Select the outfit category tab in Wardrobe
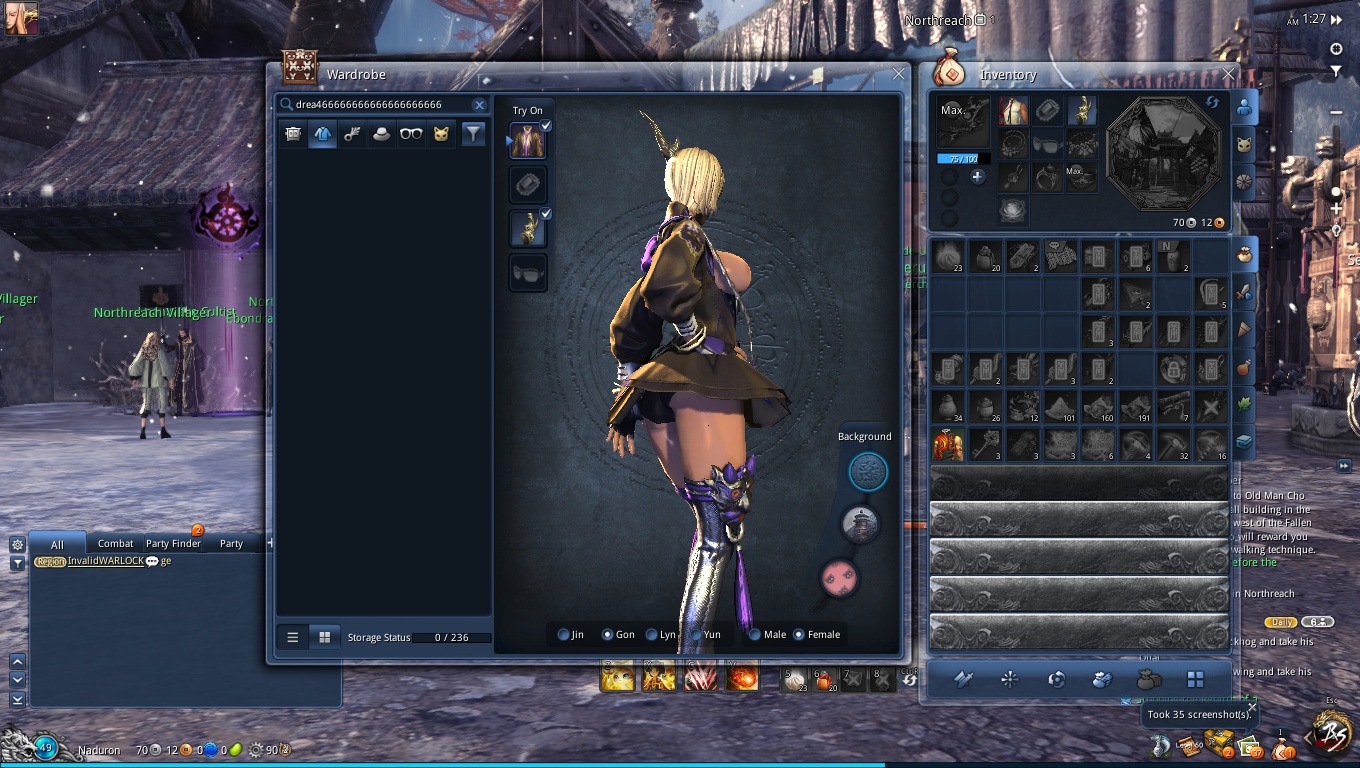 coord(322,134)
